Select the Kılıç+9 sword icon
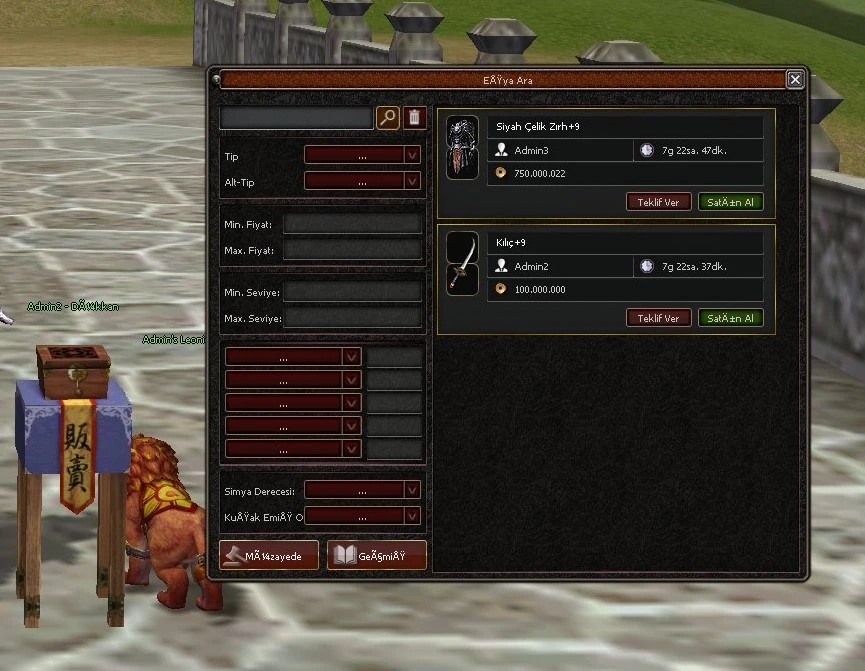 [x=462, y=264]
